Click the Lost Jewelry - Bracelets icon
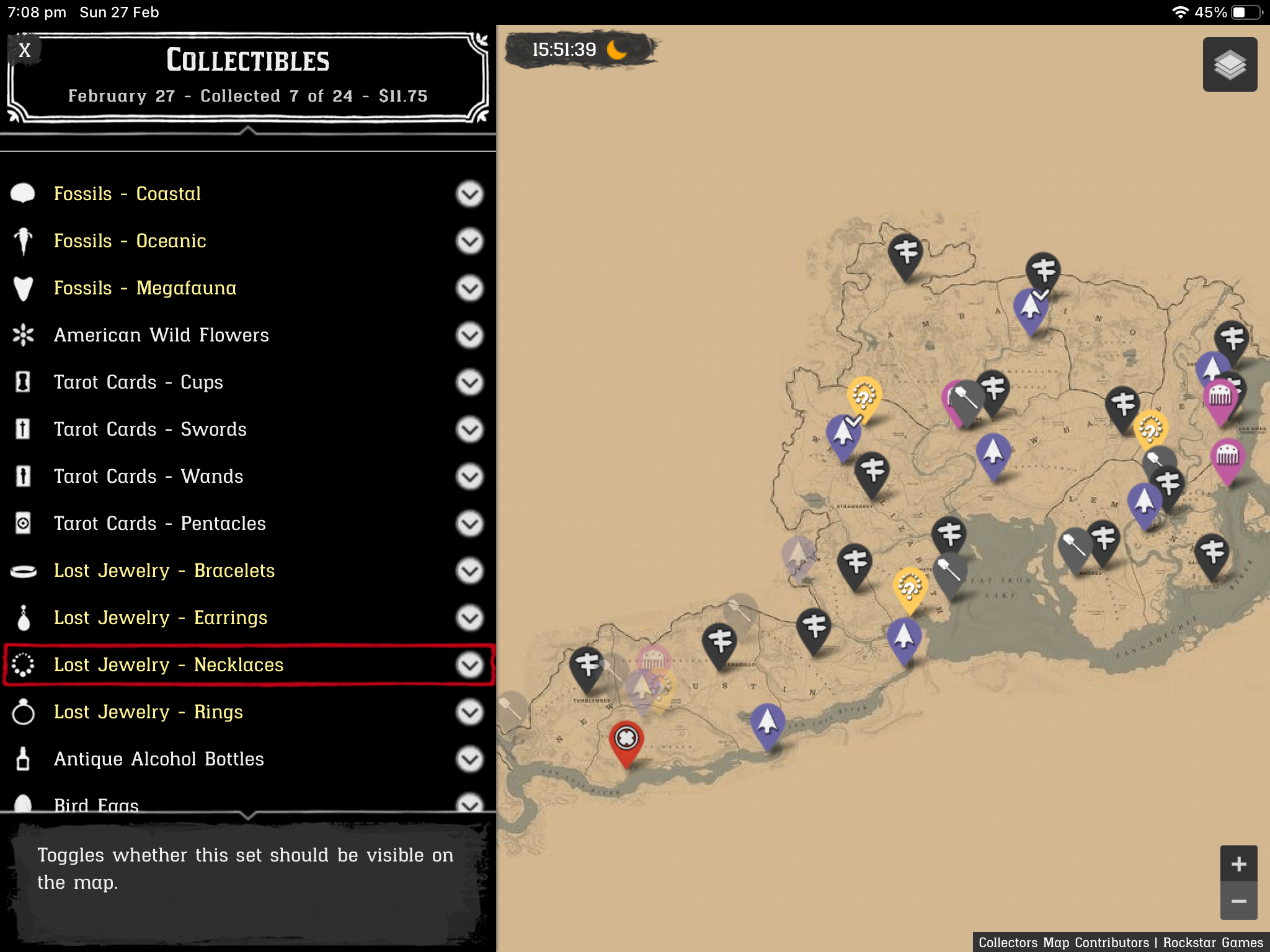 [x=22, y=570]
